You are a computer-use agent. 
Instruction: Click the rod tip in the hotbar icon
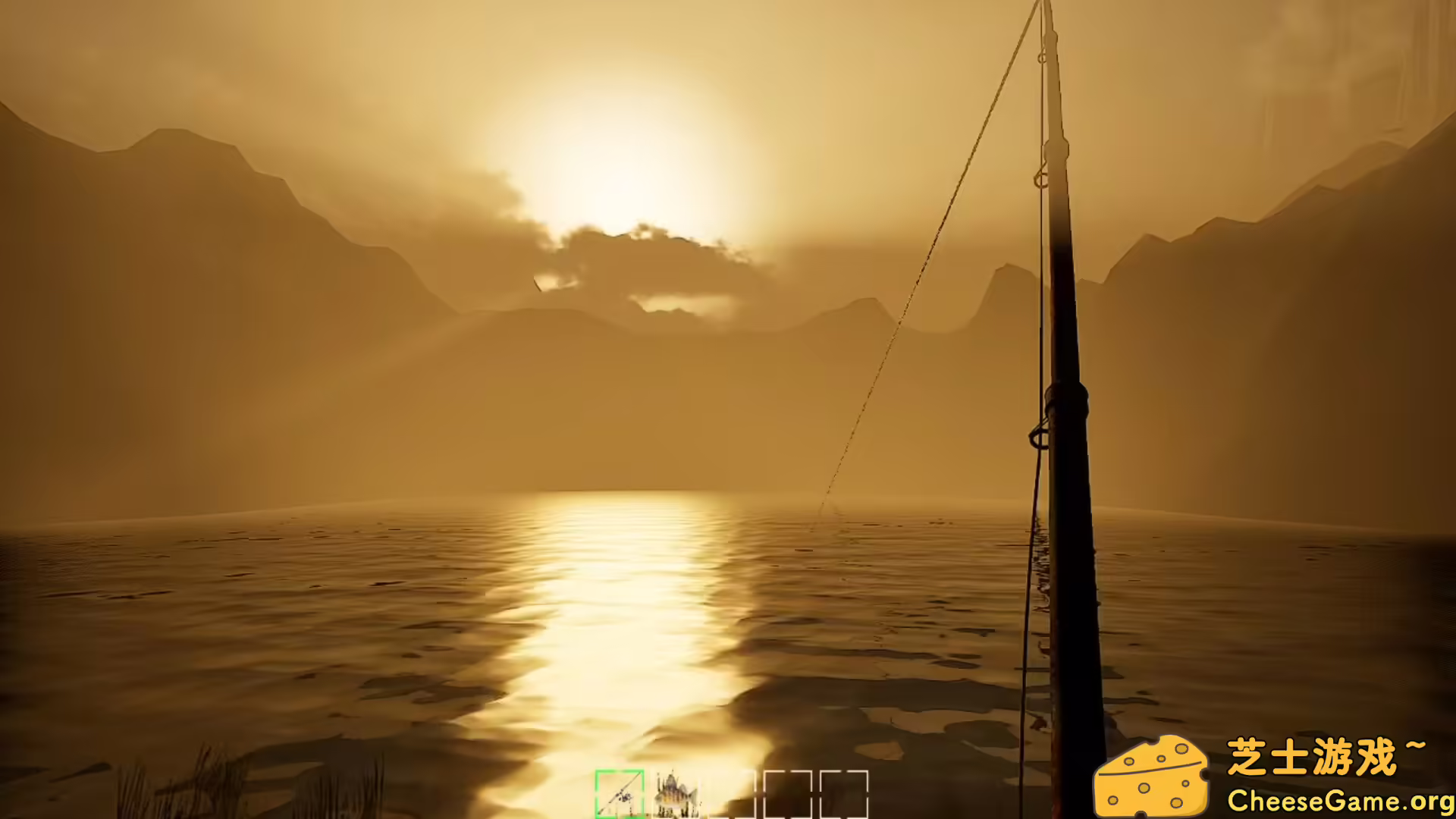[639, 773]
